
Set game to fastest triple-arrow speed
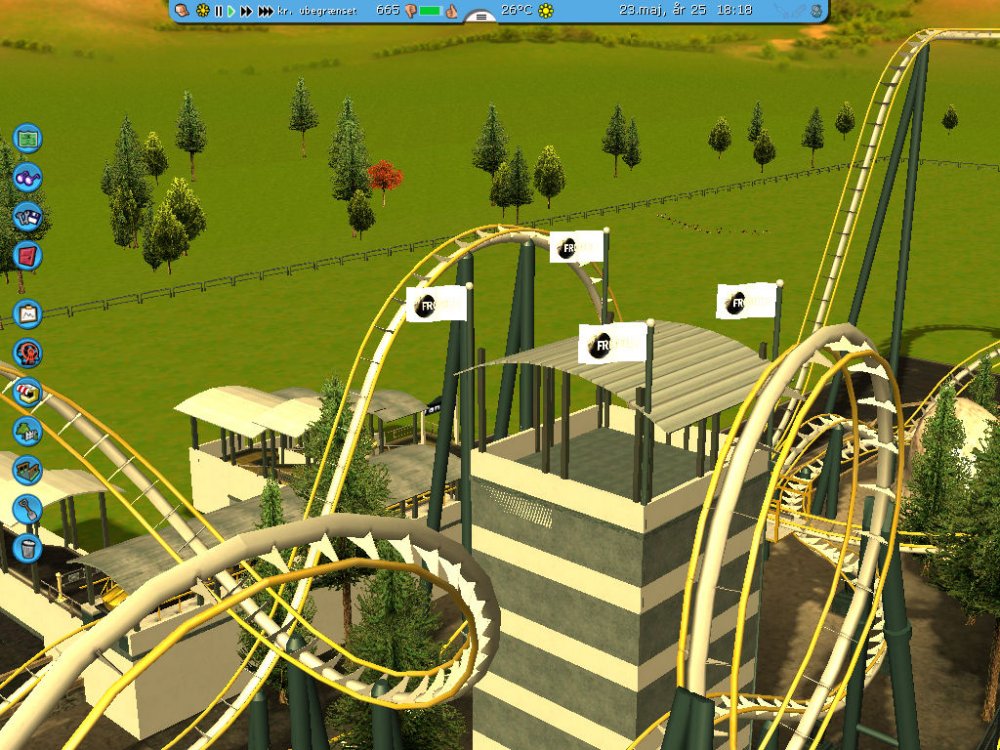[x=265, y=11]
